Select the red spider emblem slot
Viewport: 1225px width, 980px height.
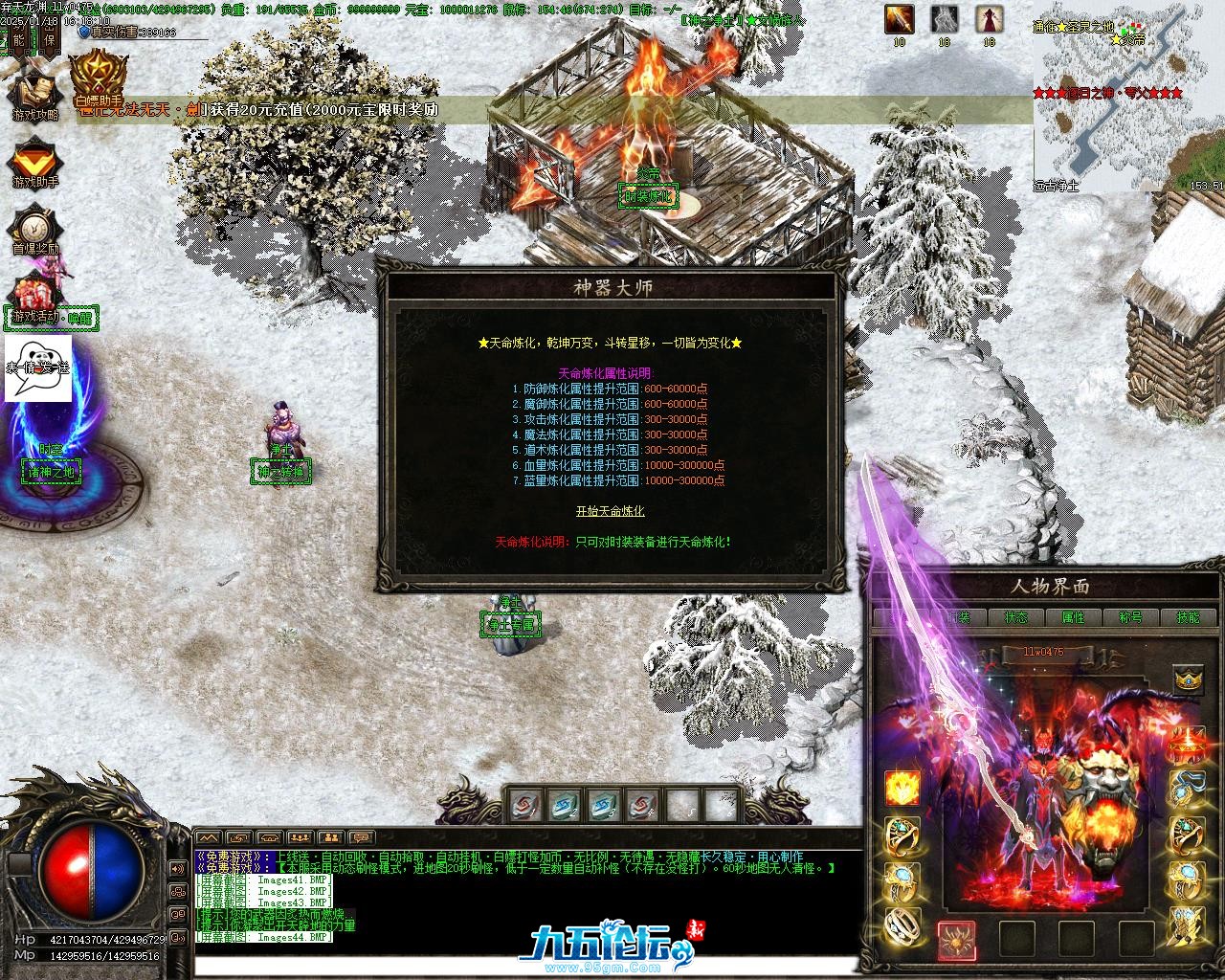point(956,939)
